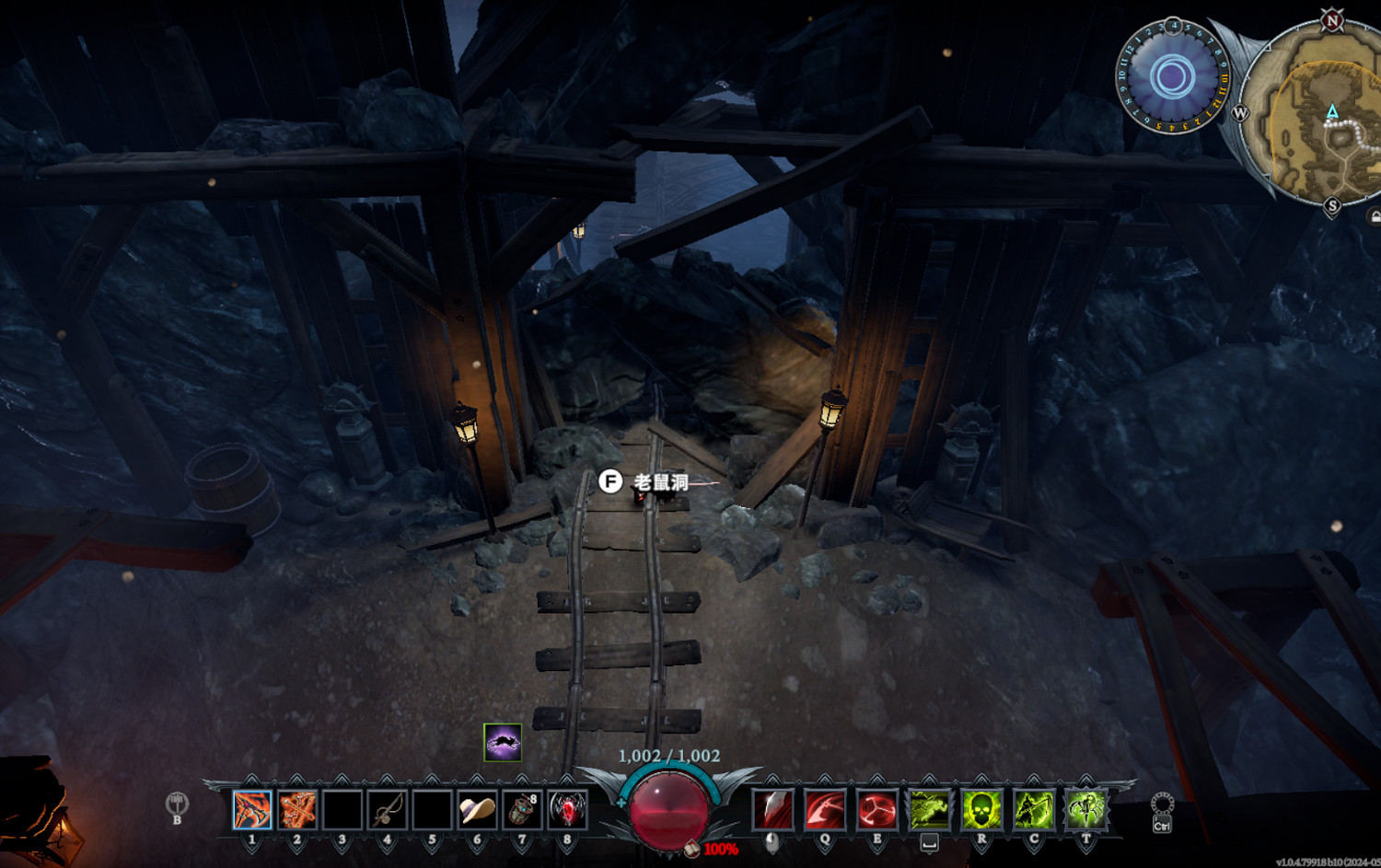Click the purple rat form buff icon
Image resolution: width=1381 pixels, height=868 pixels.
(x=503, y=742)
